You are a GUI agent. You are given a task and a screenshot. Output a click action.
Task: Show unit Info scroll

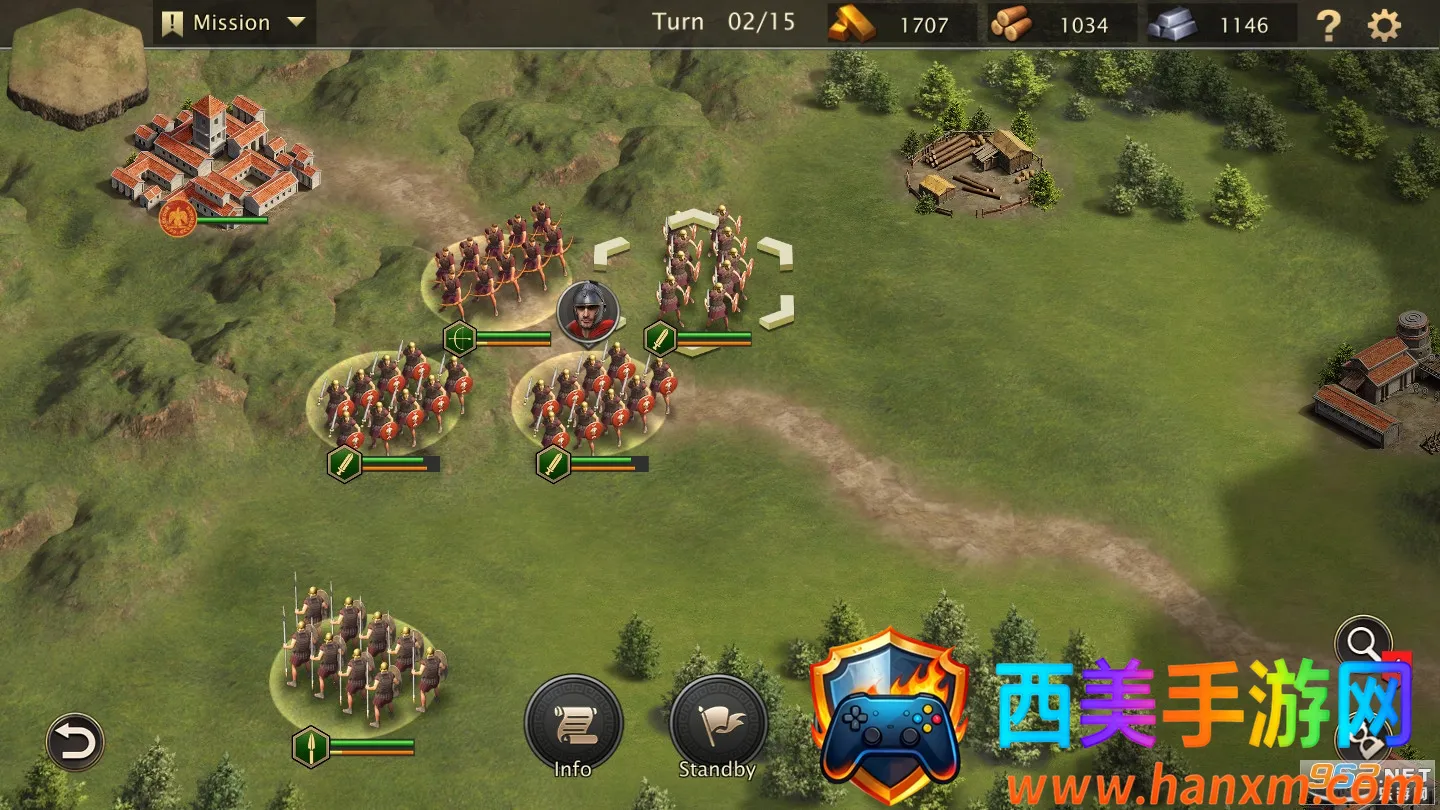573,725
